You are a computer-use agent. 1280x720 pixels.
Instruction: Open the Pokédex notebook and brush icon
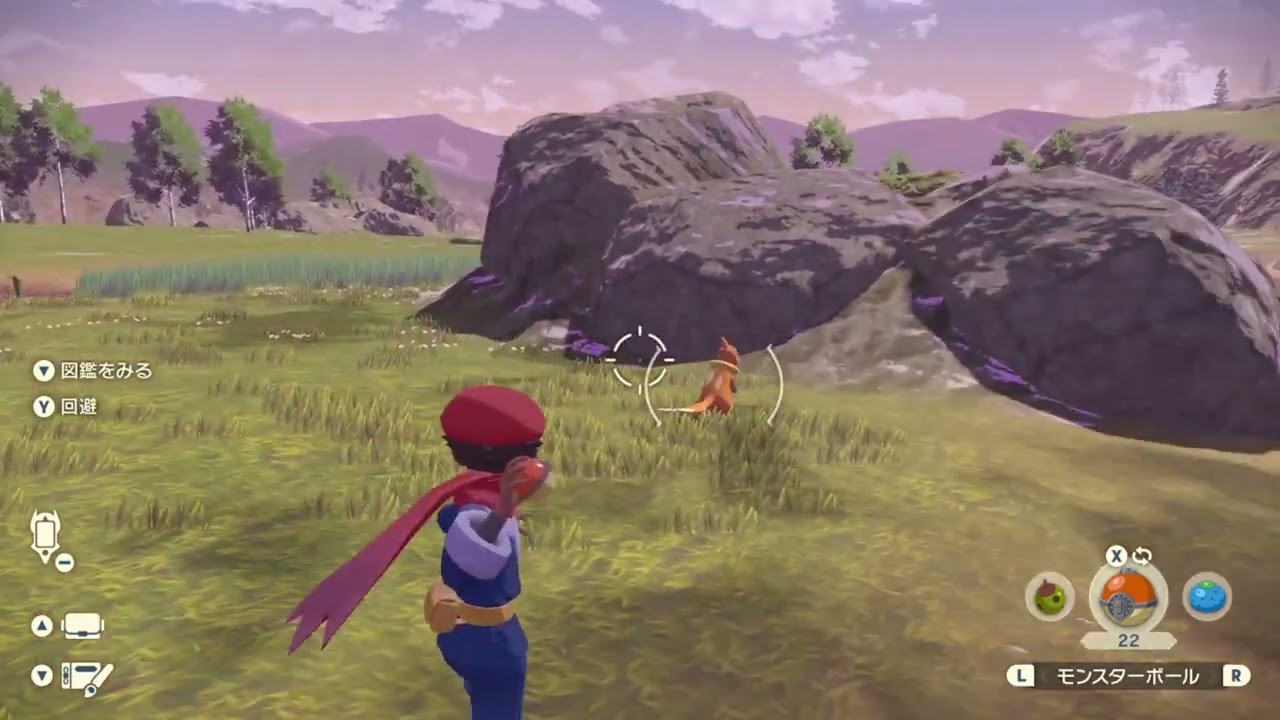[86, 677]
